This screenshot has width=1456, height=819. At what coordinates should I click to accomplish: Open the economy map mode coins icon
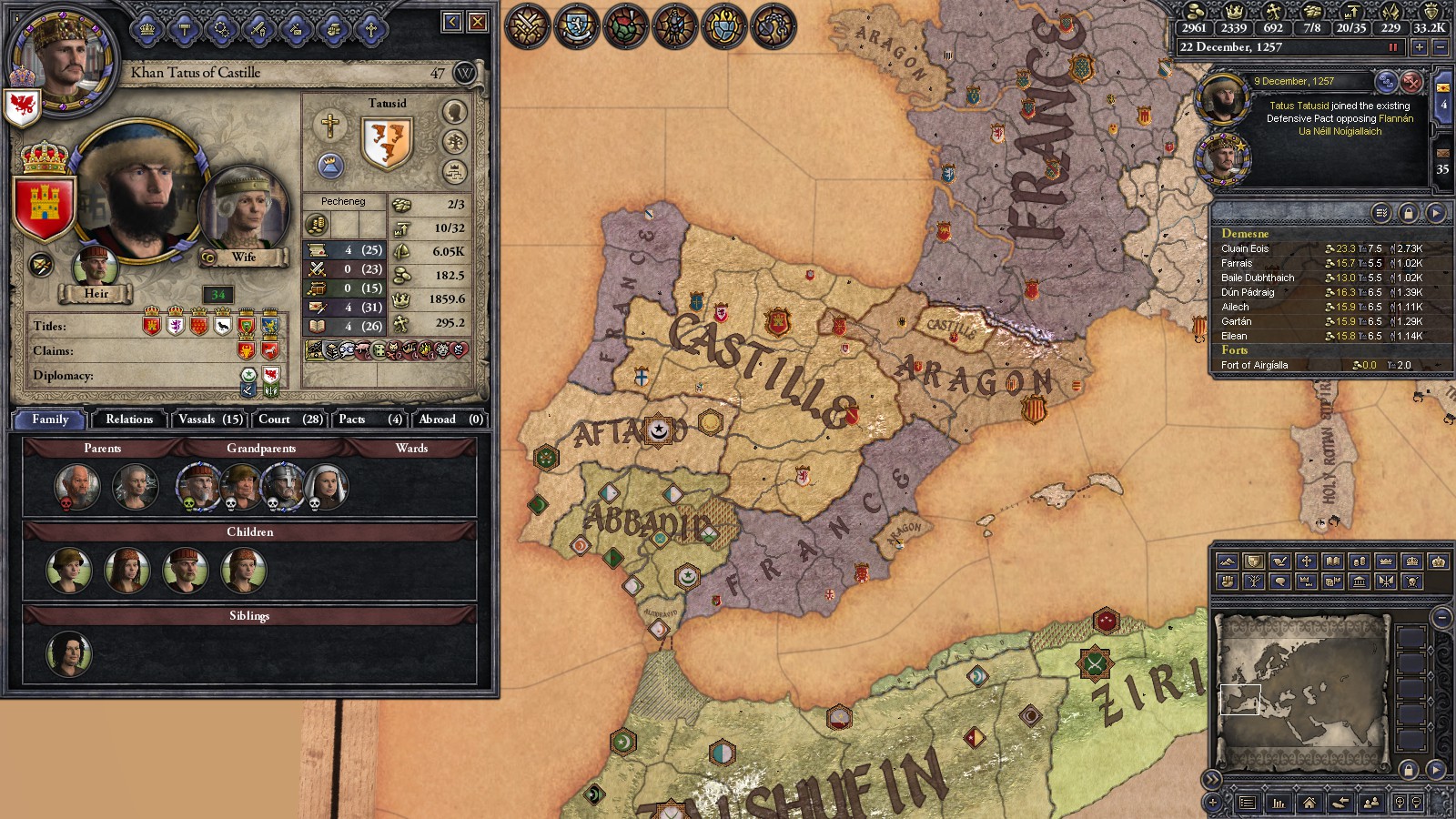pyautogui.click(x=1359, y=561)
